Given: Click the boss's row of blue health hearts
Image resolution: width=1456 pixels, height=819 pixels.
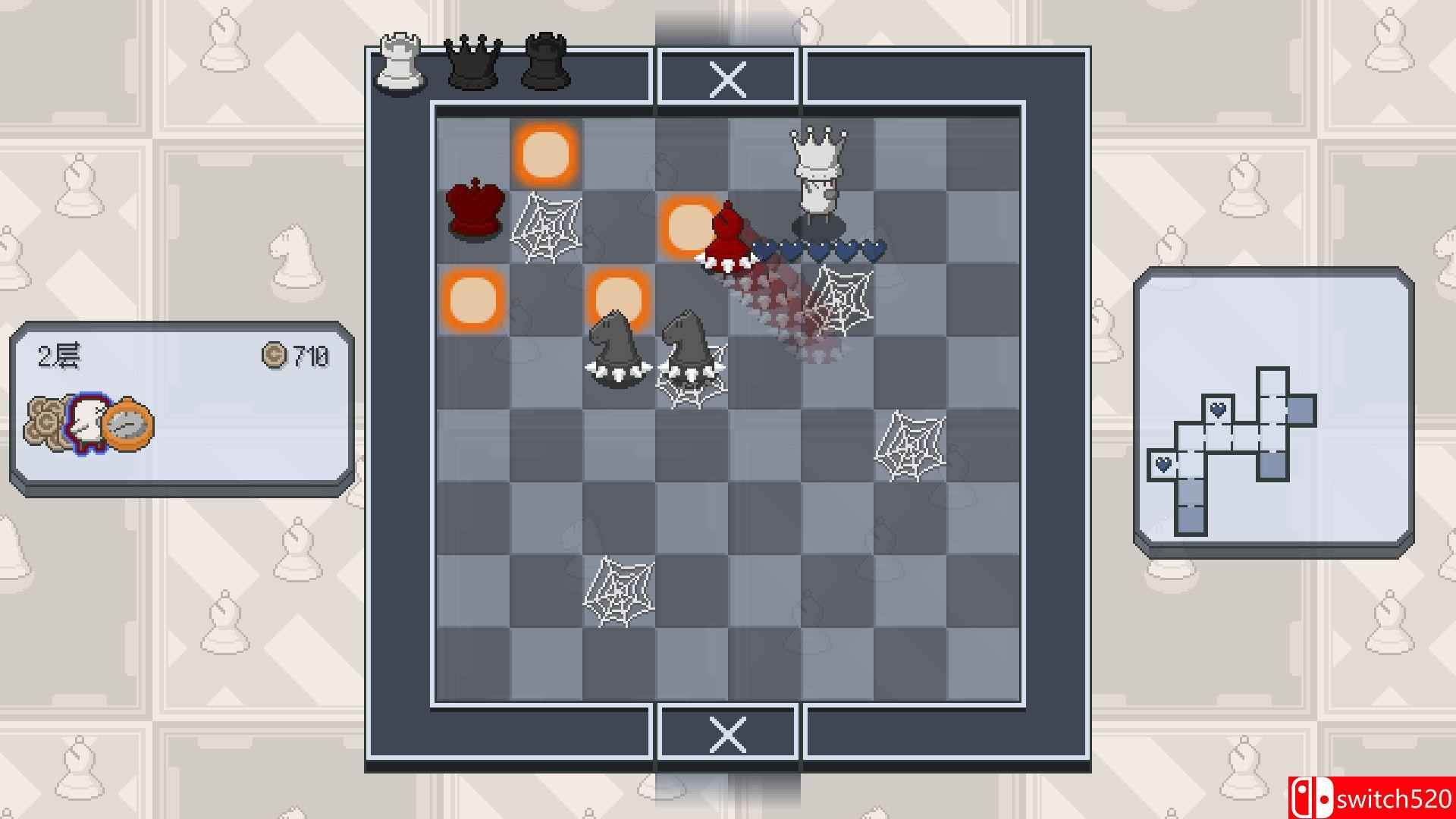Looking at the screenshot, I should click(819, 246).
